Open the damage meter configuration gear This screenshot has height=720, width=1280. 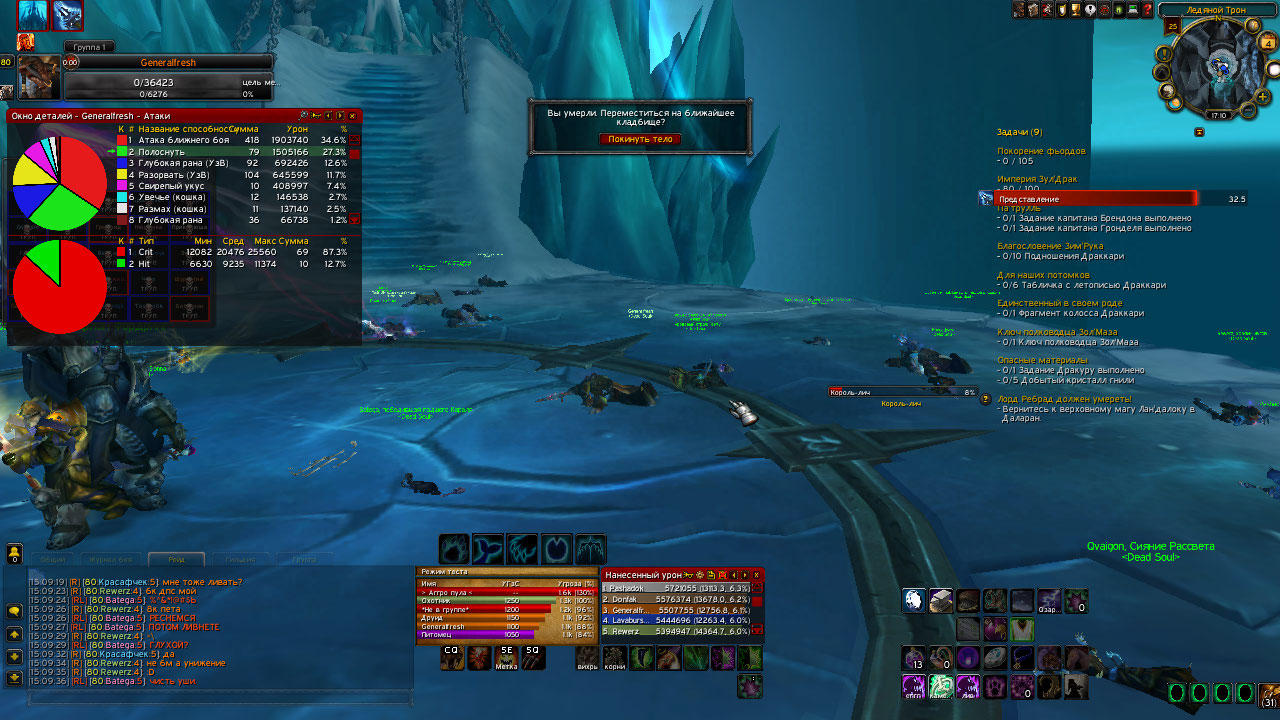pyautogui.click(x=699, y=575)
